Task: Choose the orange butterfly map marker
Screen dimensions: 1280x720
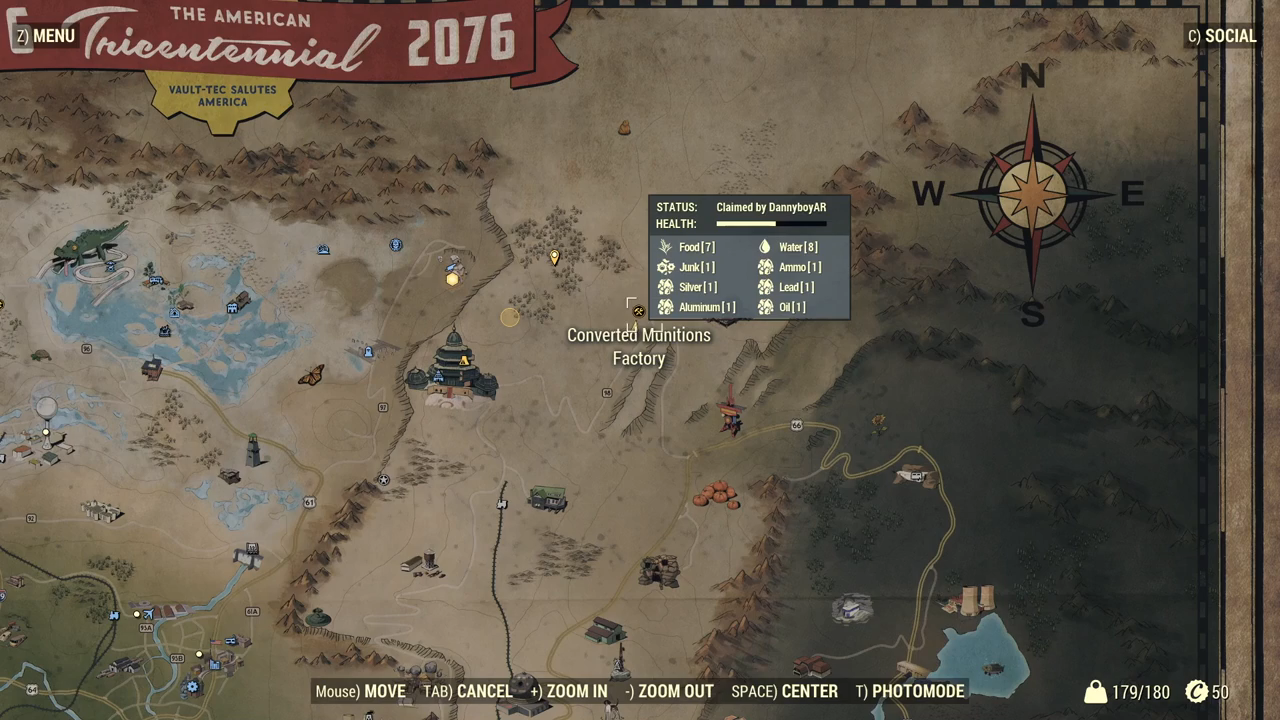Action: coord(311,376)
